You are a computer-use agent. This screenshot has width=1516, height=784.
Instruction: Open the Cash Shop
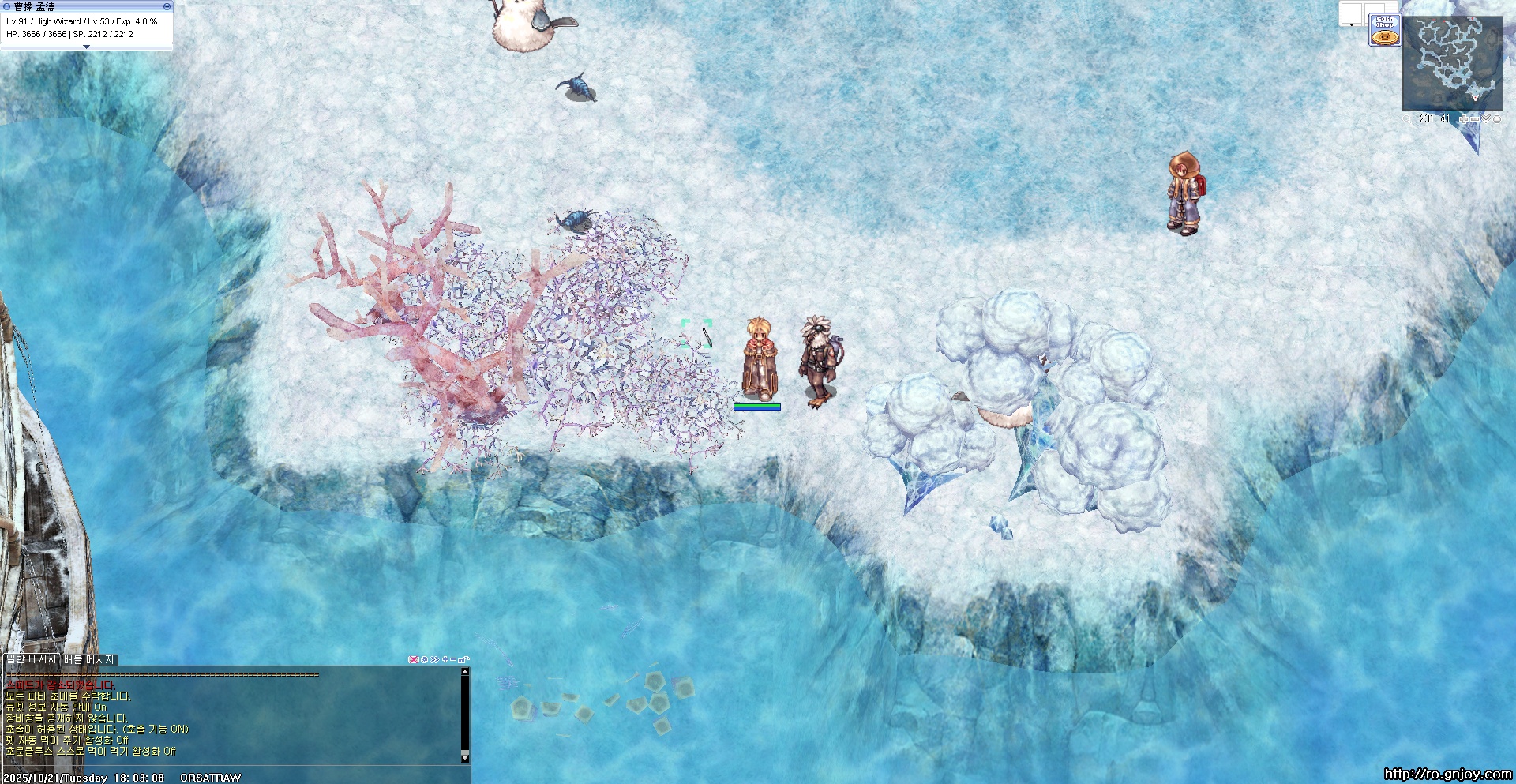[x=1384, y=29]
